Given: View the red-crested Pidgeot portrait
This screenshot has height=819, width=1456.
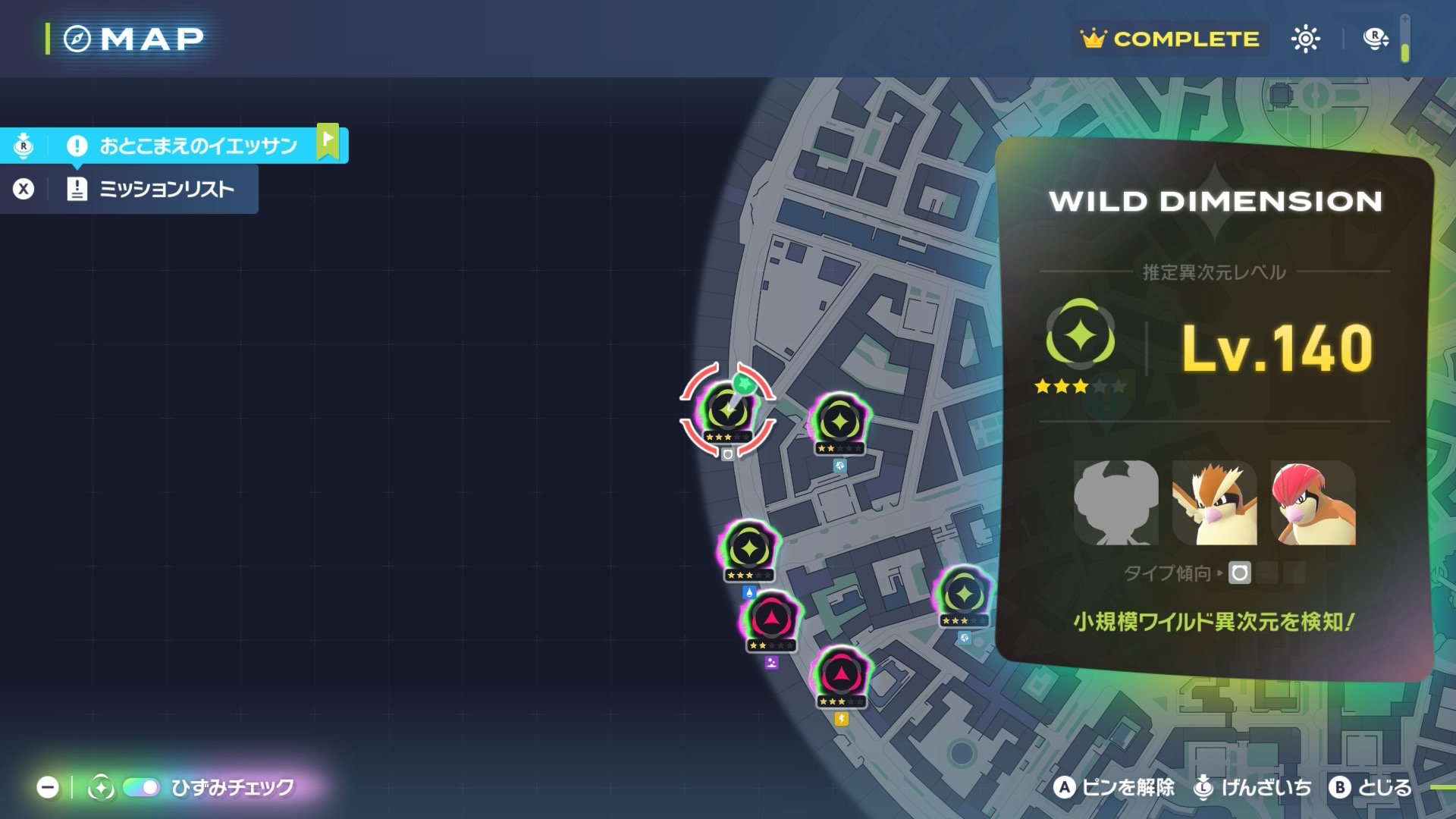Looking at the screenshot, I should (1313, 503).
